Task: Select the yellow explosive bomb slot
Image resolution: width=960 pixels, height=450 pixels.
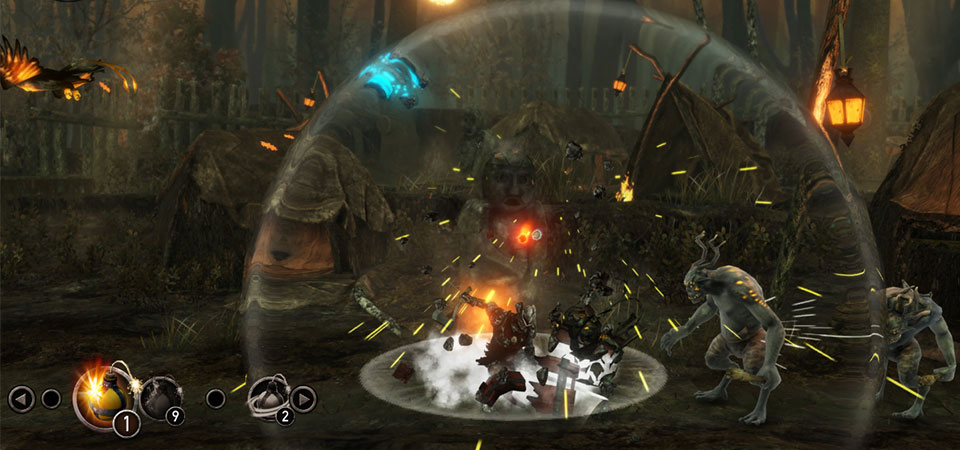Action: (98, 395)
